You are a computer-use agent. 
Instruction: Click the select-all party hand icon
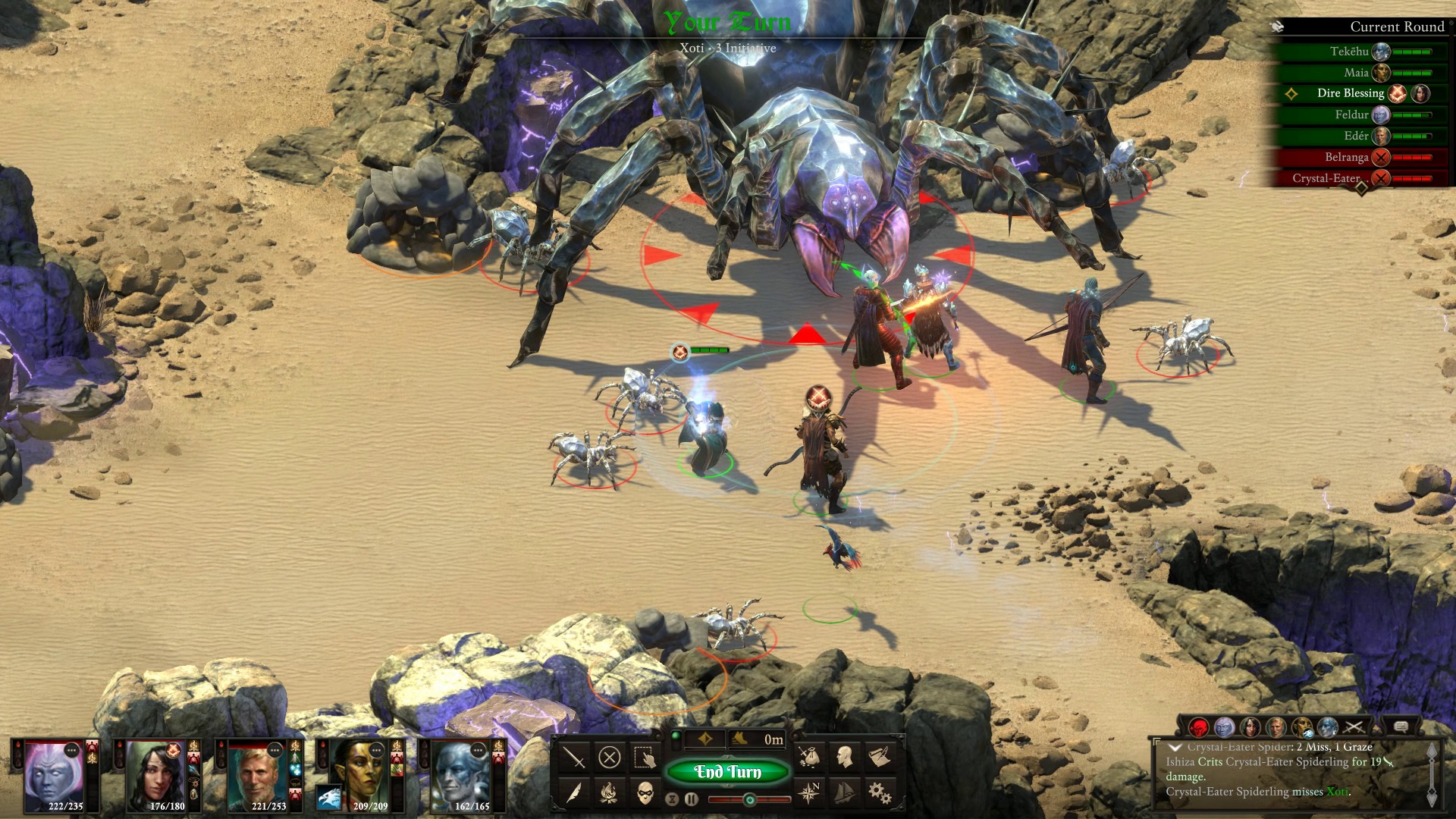(x=645, y=757)
